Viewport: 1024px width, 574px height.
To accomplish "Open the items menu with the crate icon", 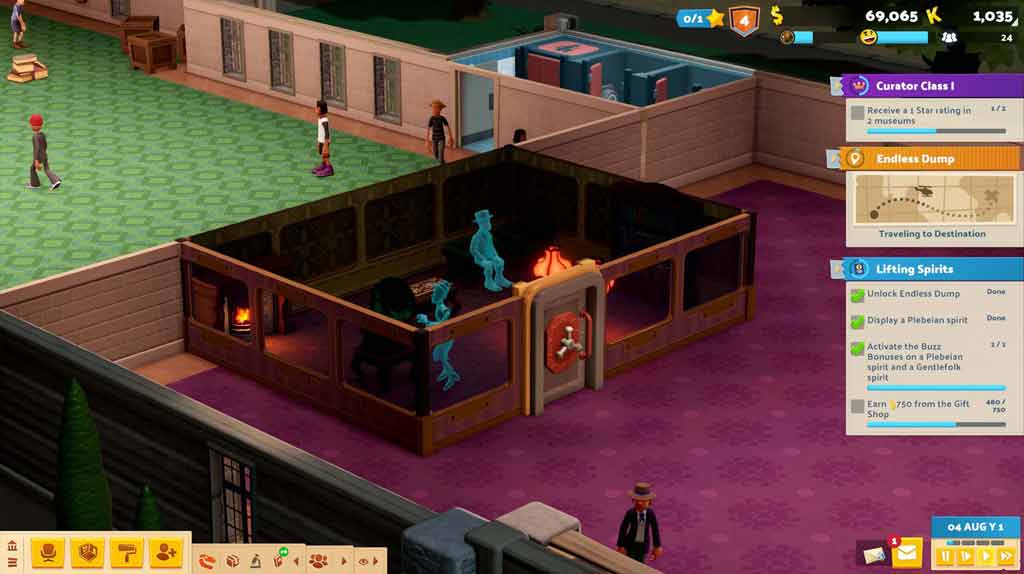I will coord(88,552).
